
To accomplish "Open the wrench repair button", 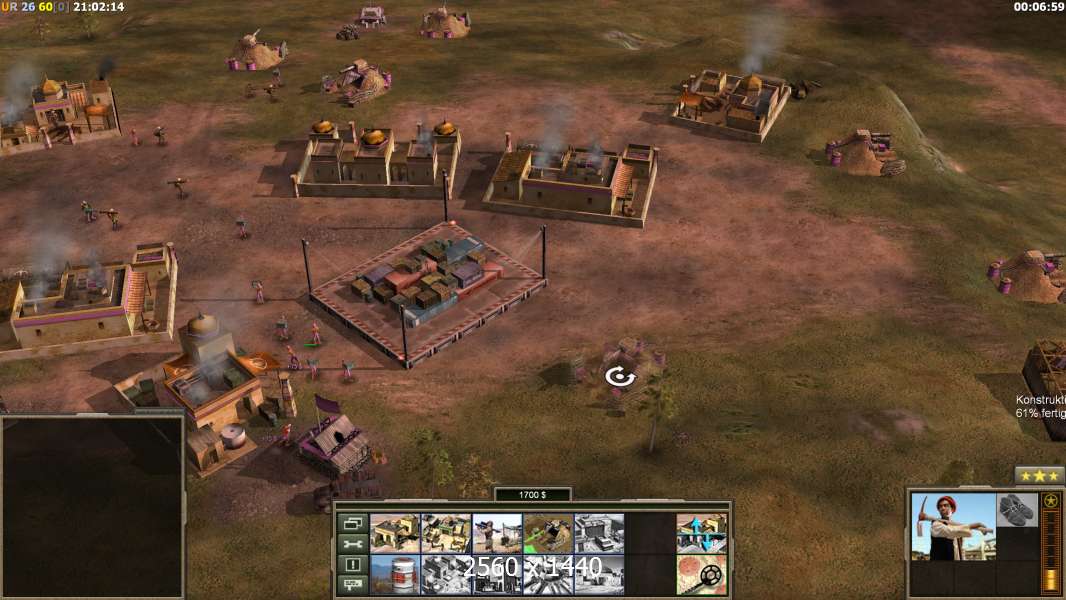I will click(x=351, y=545).
